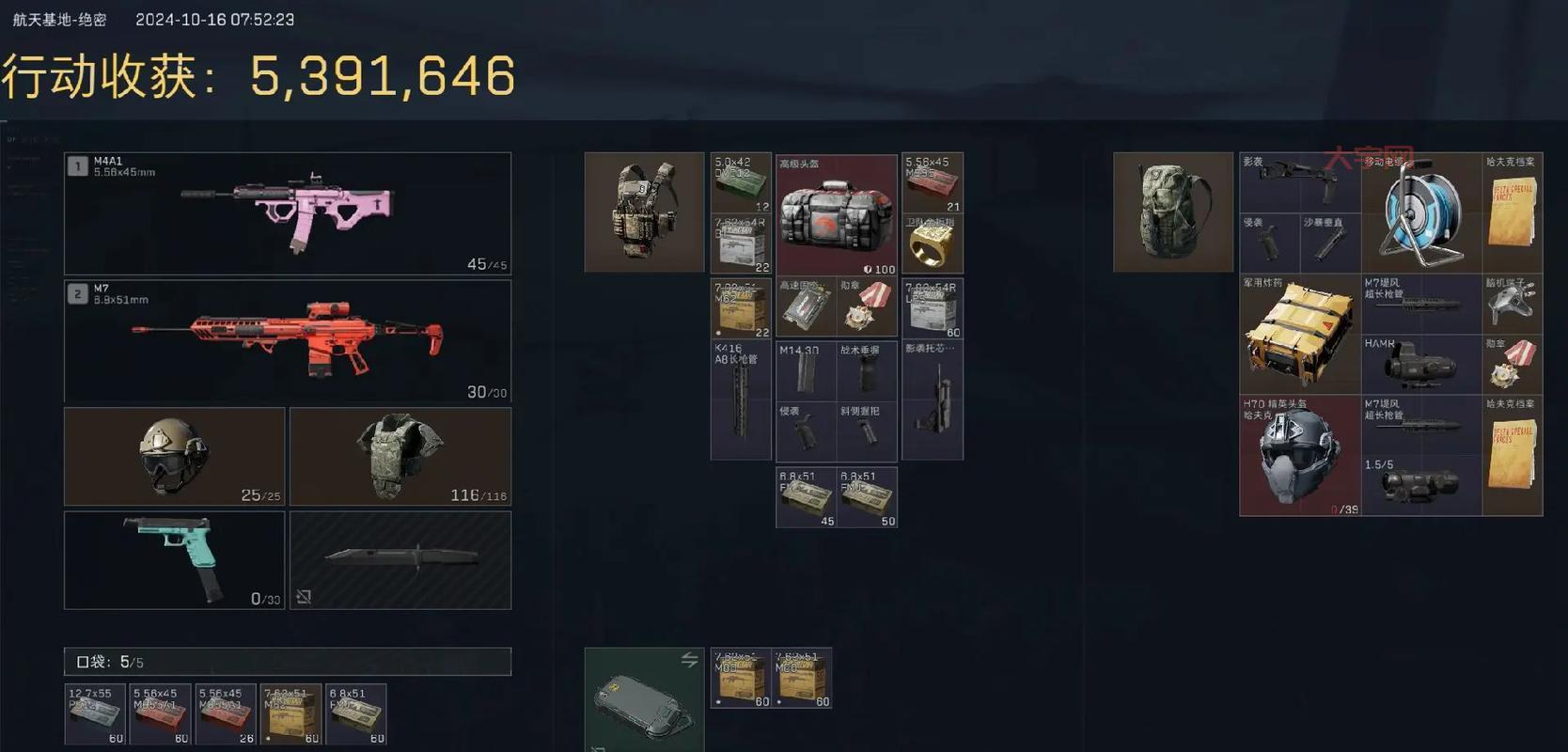
Task: Click the equipped helmet with 25/25 durability
Action: pos(174,457)
